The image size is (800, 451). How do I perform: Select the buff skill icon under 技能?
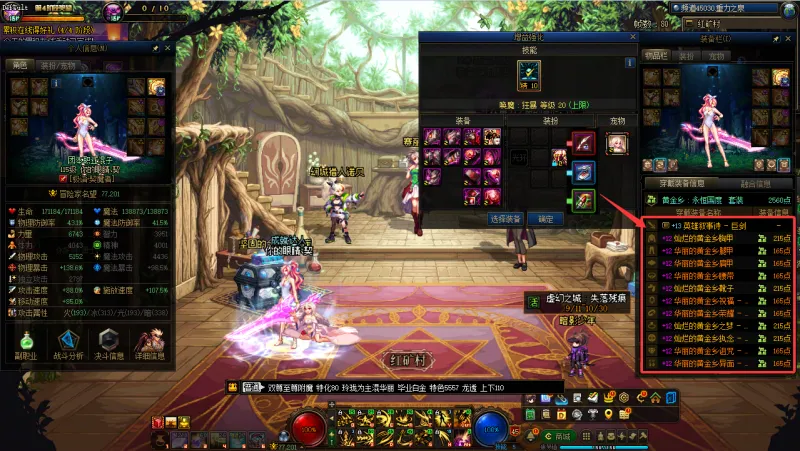tap(528, 72)
